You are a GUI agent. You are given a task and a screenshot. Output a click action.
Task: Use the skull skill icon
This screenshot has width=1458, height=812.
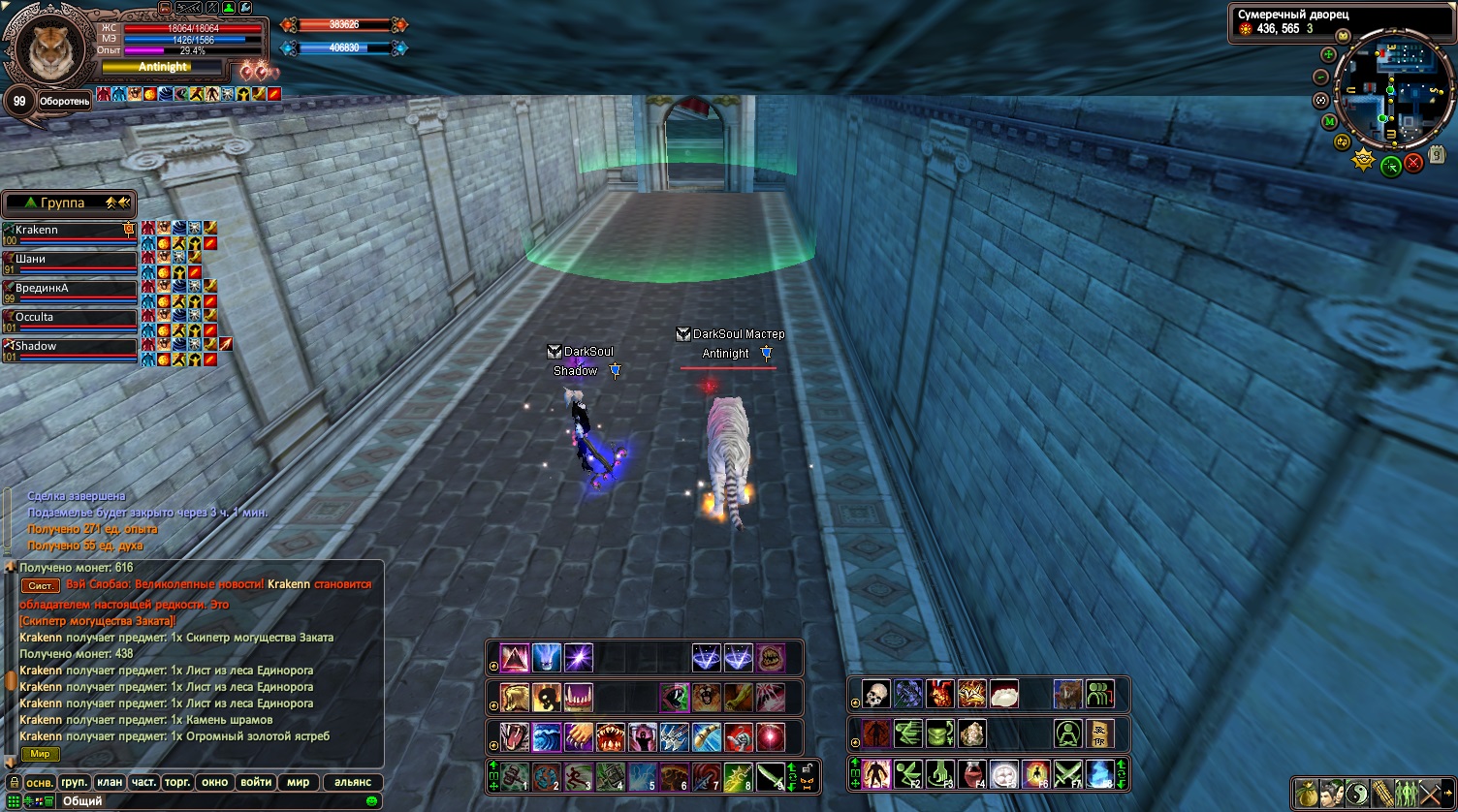pyautogui.click(x=875, y=694)
